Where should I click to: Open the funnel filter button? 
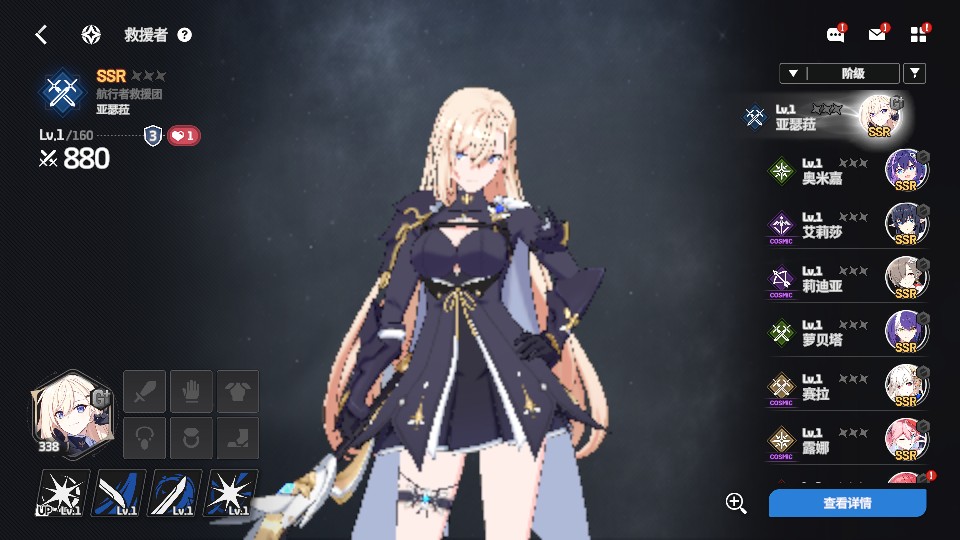(914, 73)
